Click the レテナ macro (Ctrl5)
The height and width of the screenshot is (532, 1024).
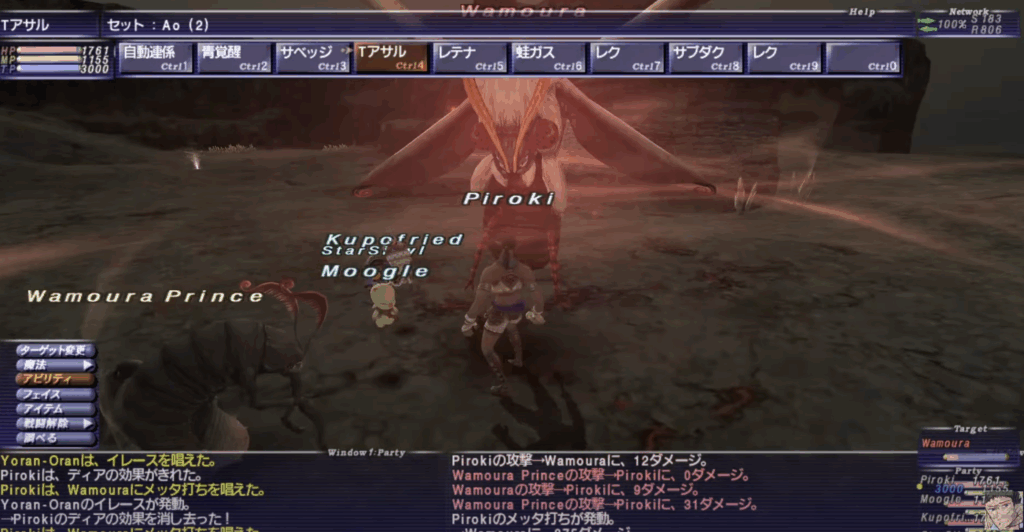(x=470, y=58)
